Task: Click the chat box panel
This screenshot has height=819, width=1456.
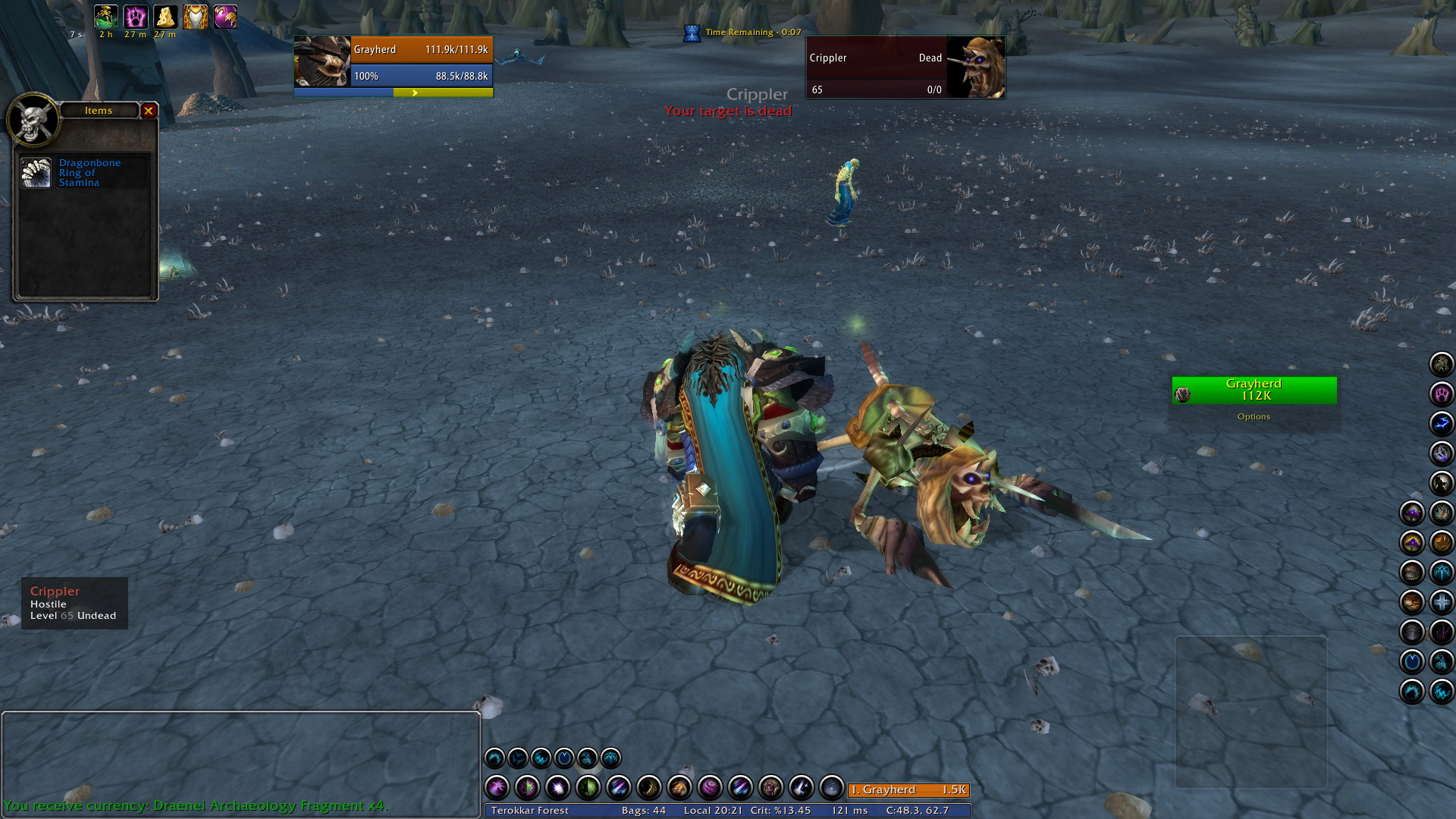Action: (240, 758)
